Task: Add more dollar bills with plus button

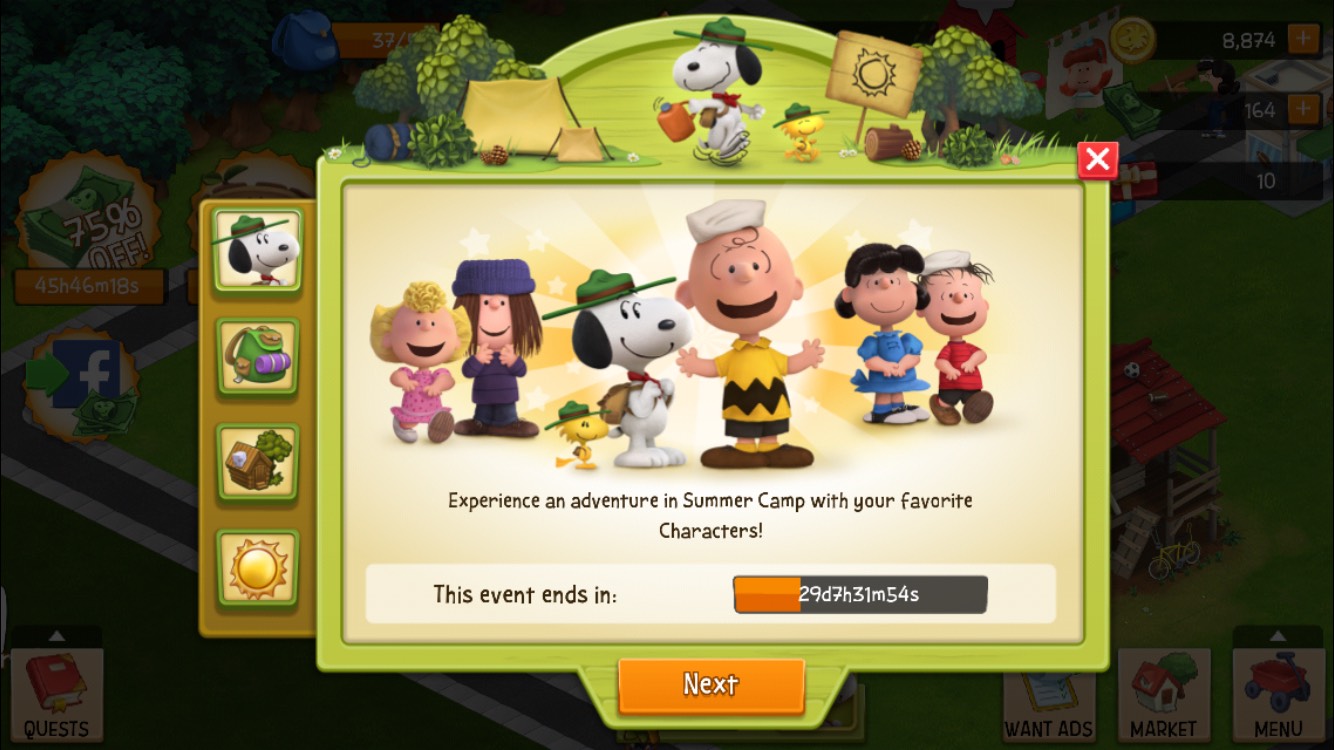Action: point(1303,110)
